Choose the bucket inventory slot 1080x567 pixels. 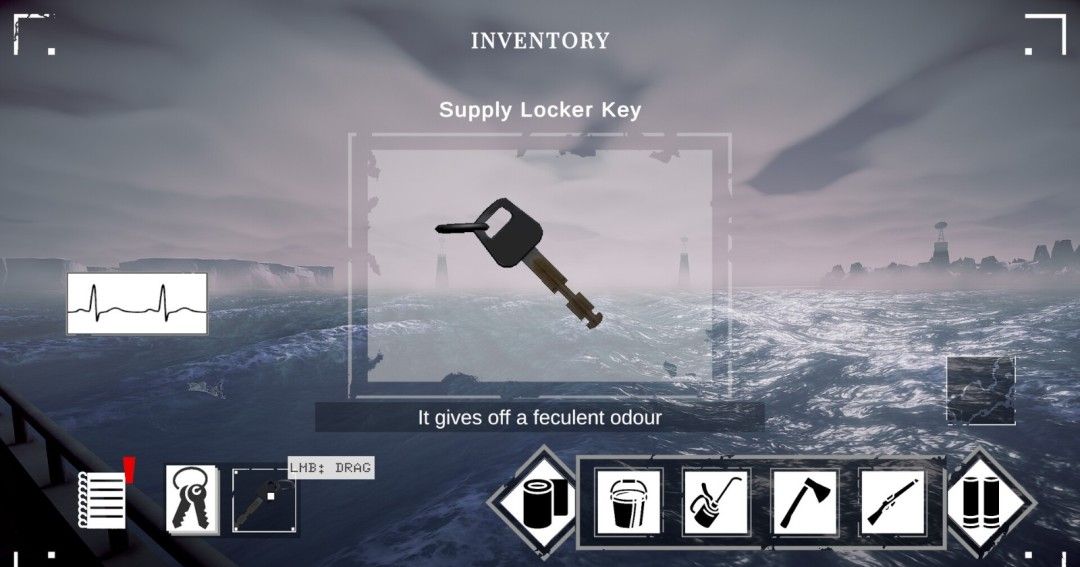pyautogui.click(x=628, y=502)
